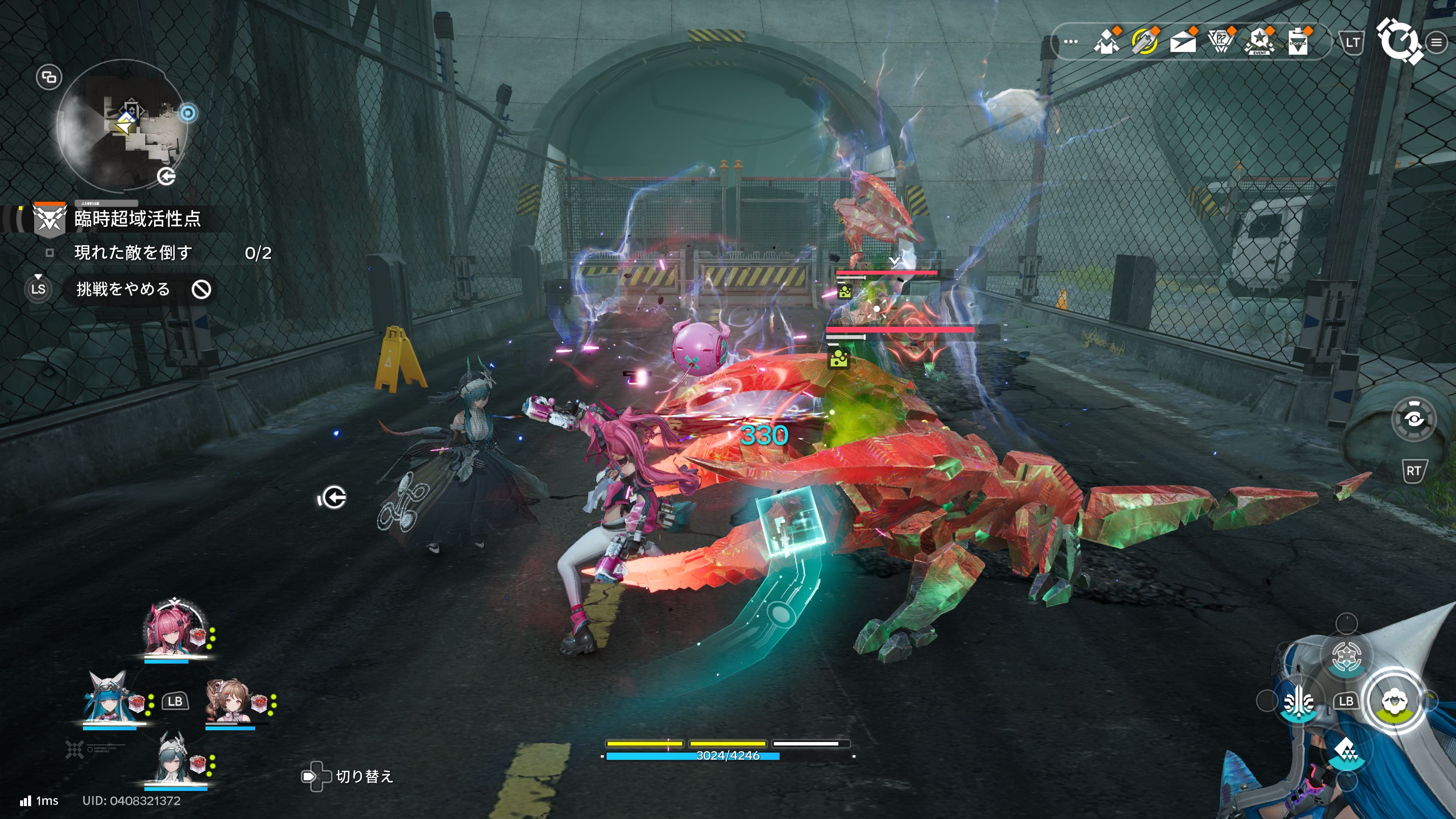Open the Endfield clipboard icon

[x=1298, y=42]
